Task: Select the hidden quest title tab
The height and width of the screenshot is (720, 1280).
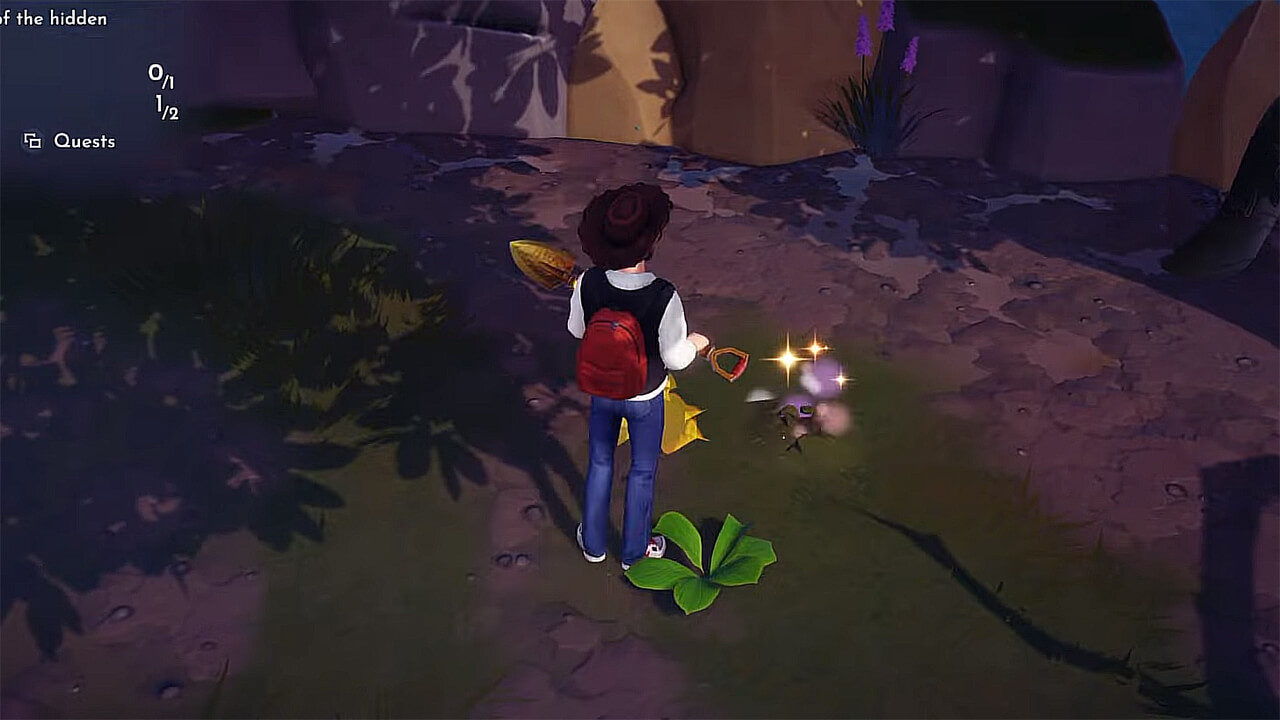Action: tap(55, 17)
